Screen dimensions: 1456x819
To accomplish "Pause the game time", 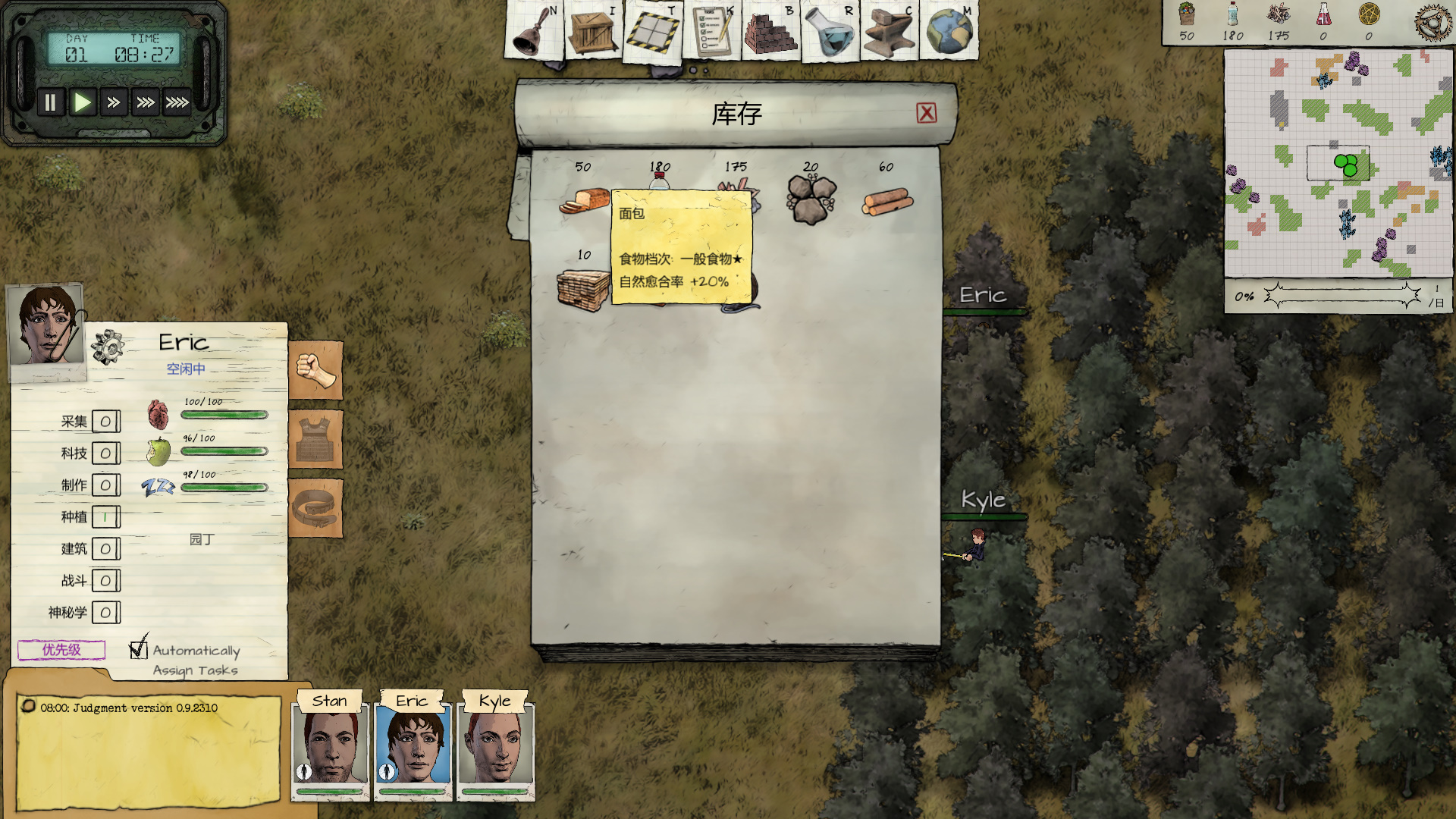I will coord(50,102).
